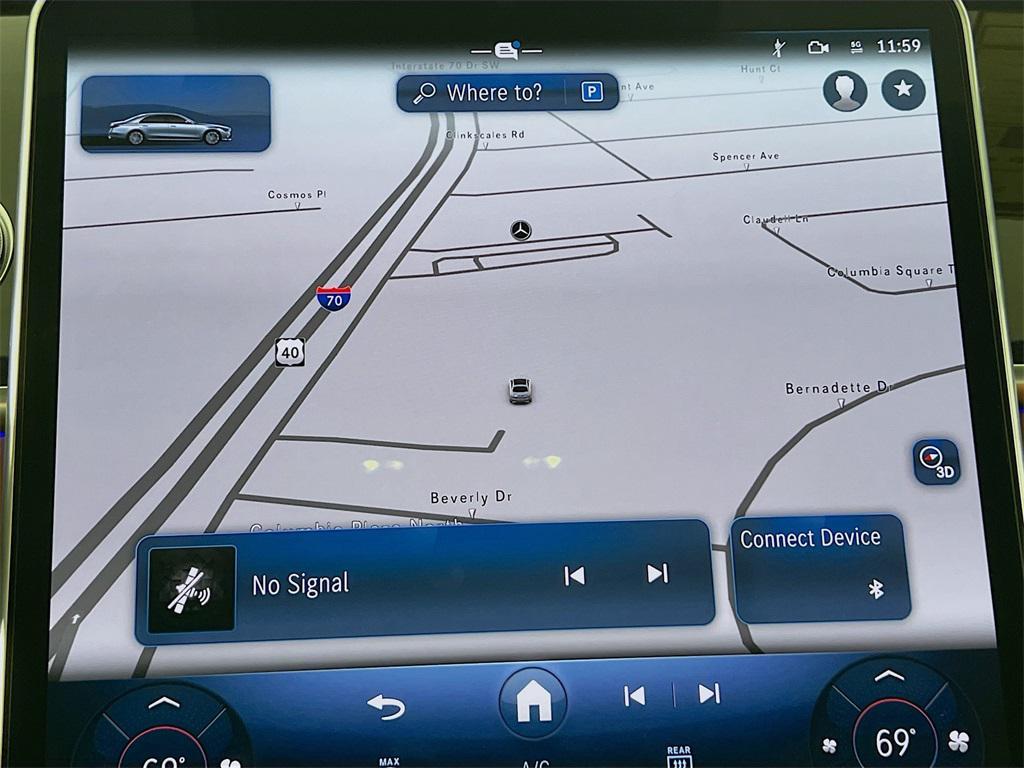1024x768 pixels.
Task: Open favorites with the star button
Action: tap(903, 90)
